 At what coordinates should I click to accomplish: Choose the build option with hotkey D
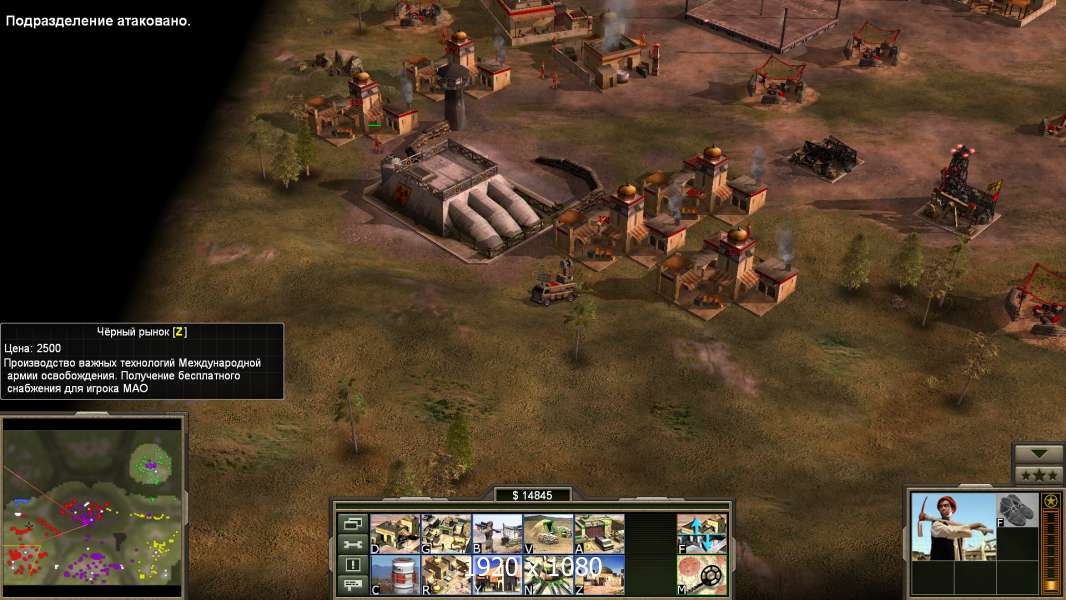click(x=394, y=533)
